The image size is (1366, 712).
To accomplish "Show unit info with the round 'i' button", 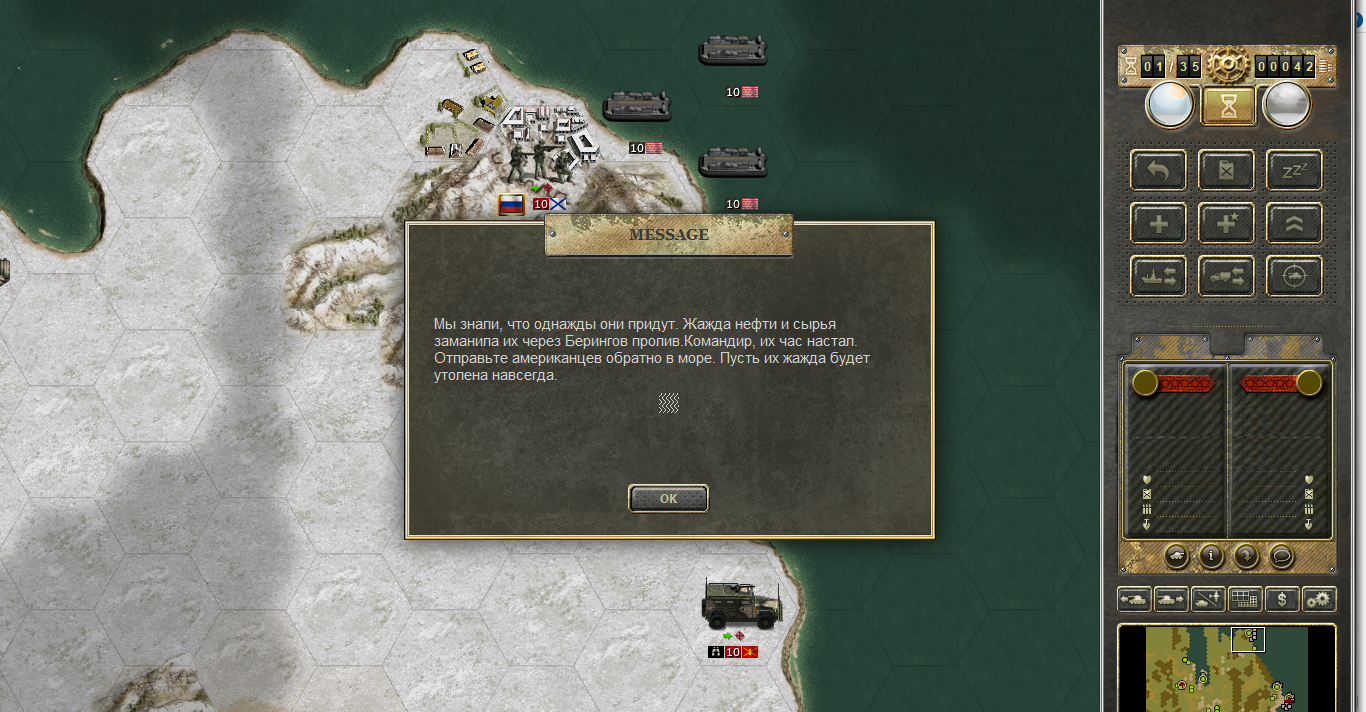I will coord(1211,555).
